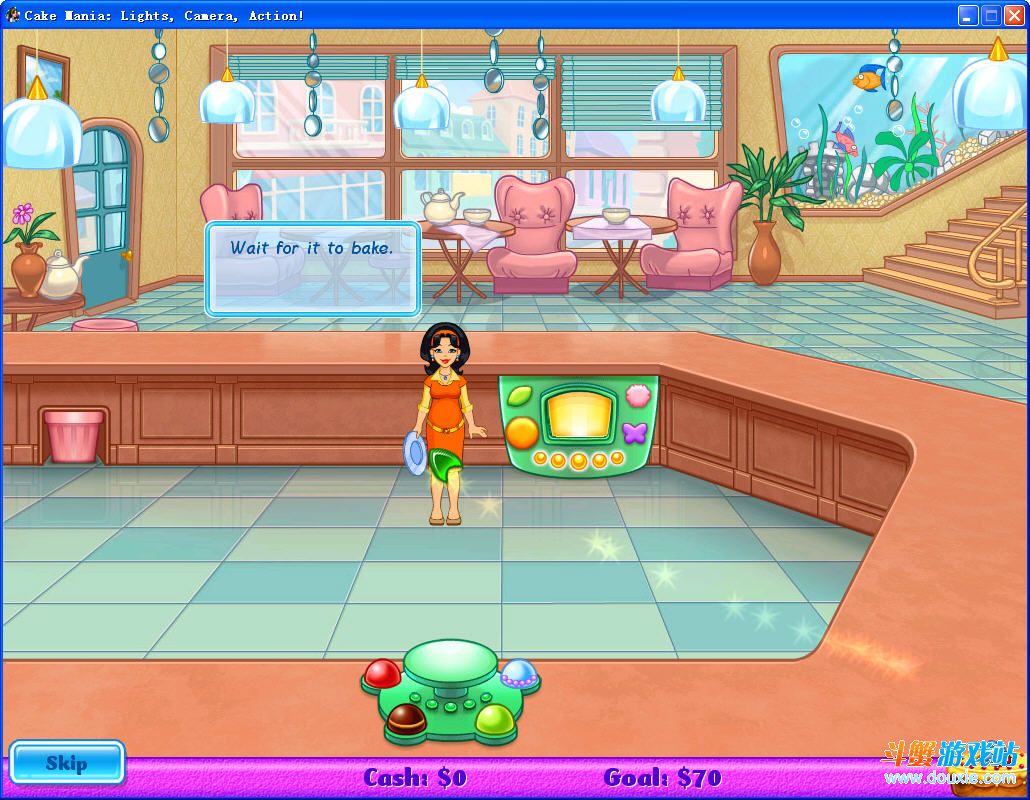Pick the pink scalloped cake shape

(x=636, y=397)
